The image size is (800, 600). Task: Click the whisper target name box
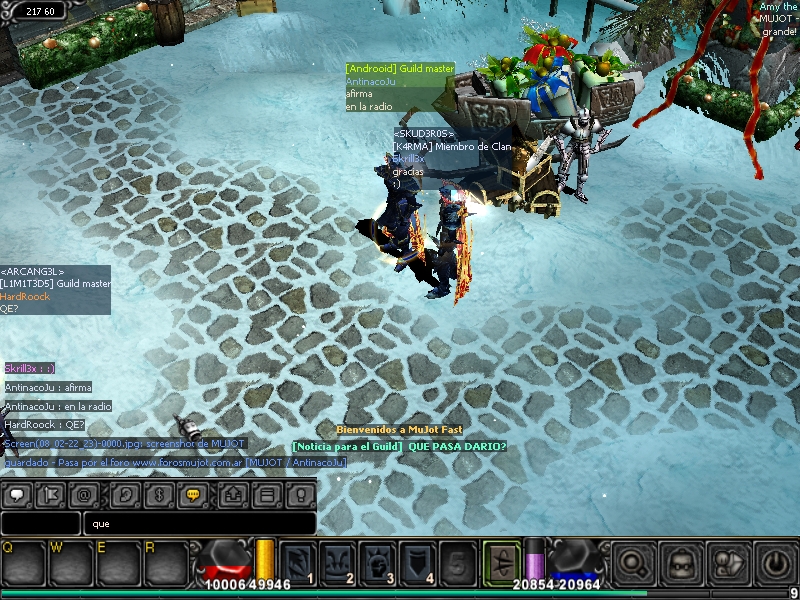40,523
